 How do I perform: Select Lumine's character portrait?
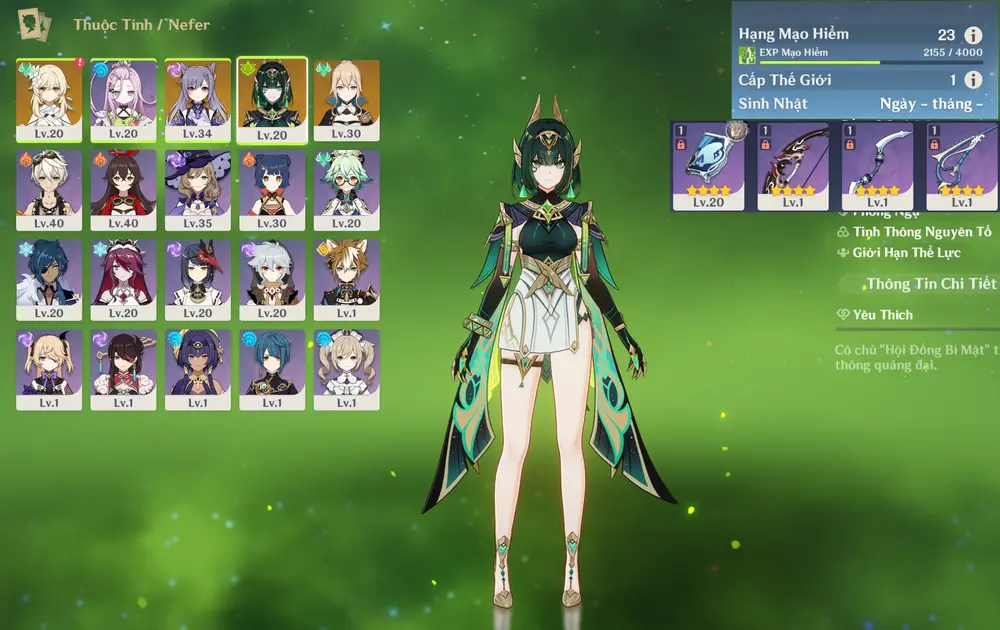[49, 98]
